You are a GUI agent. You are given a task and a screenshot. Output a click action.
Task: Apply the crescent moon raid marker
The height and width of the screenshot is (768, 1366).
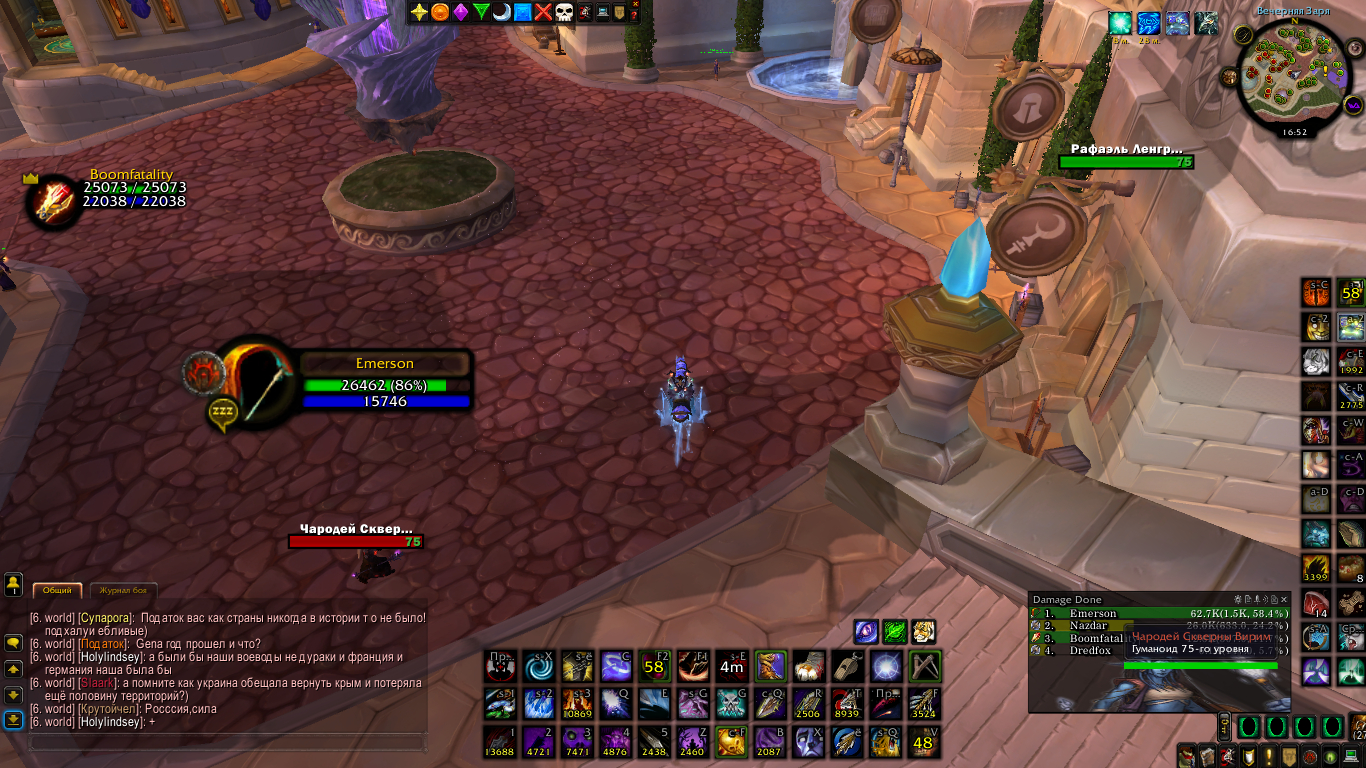[x=501, y=12]
